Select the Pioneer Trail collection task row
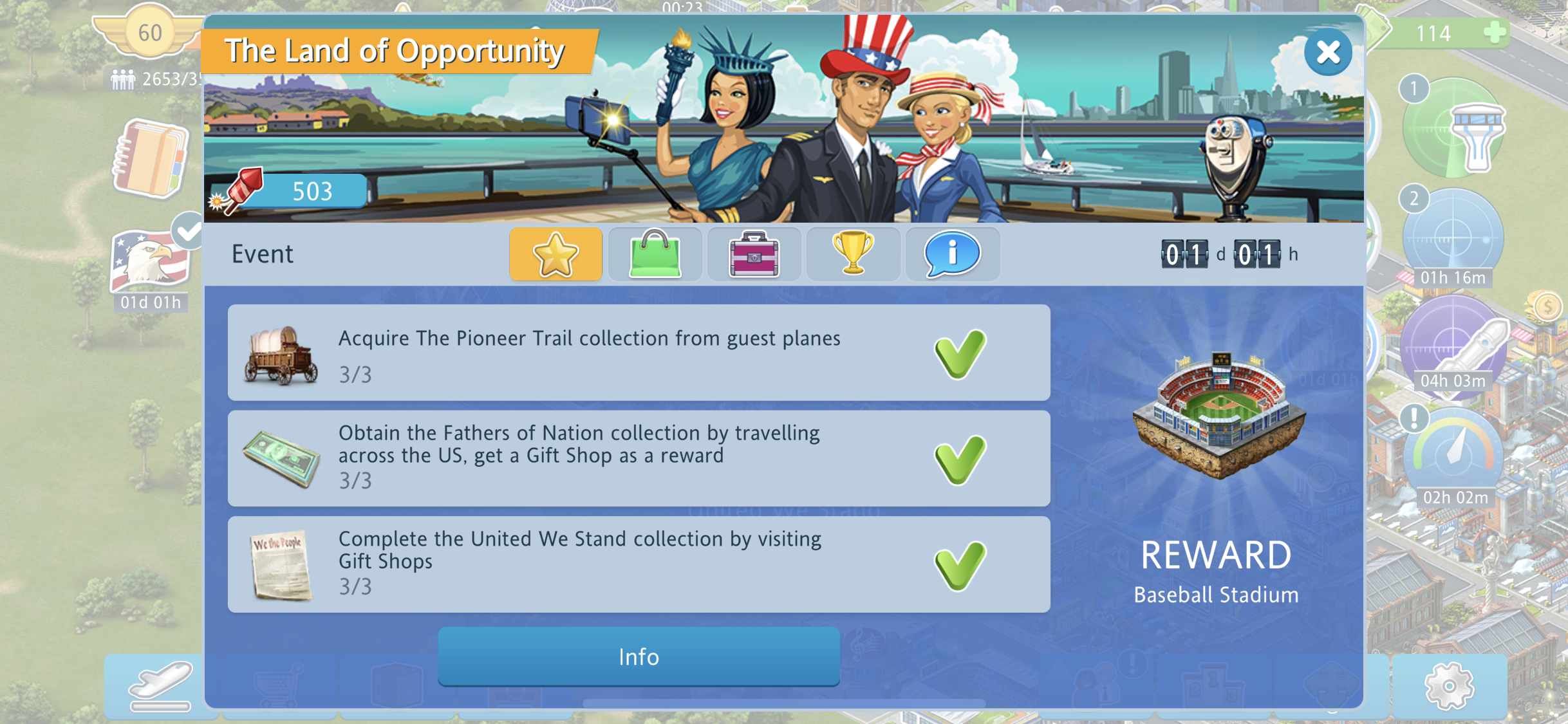The width and height of the screenshot is (1568, 724). point(639,353)
